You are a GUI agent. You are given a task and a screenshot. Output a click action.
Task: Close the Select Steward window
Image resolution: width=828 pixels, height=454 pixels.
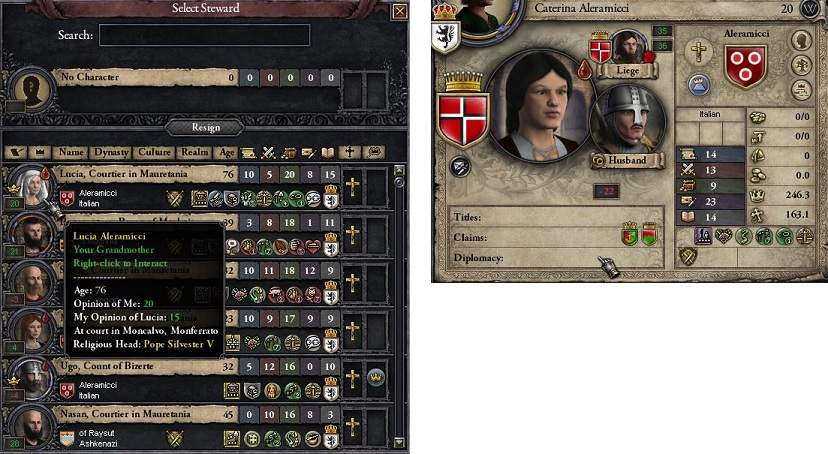click(400, 12)
